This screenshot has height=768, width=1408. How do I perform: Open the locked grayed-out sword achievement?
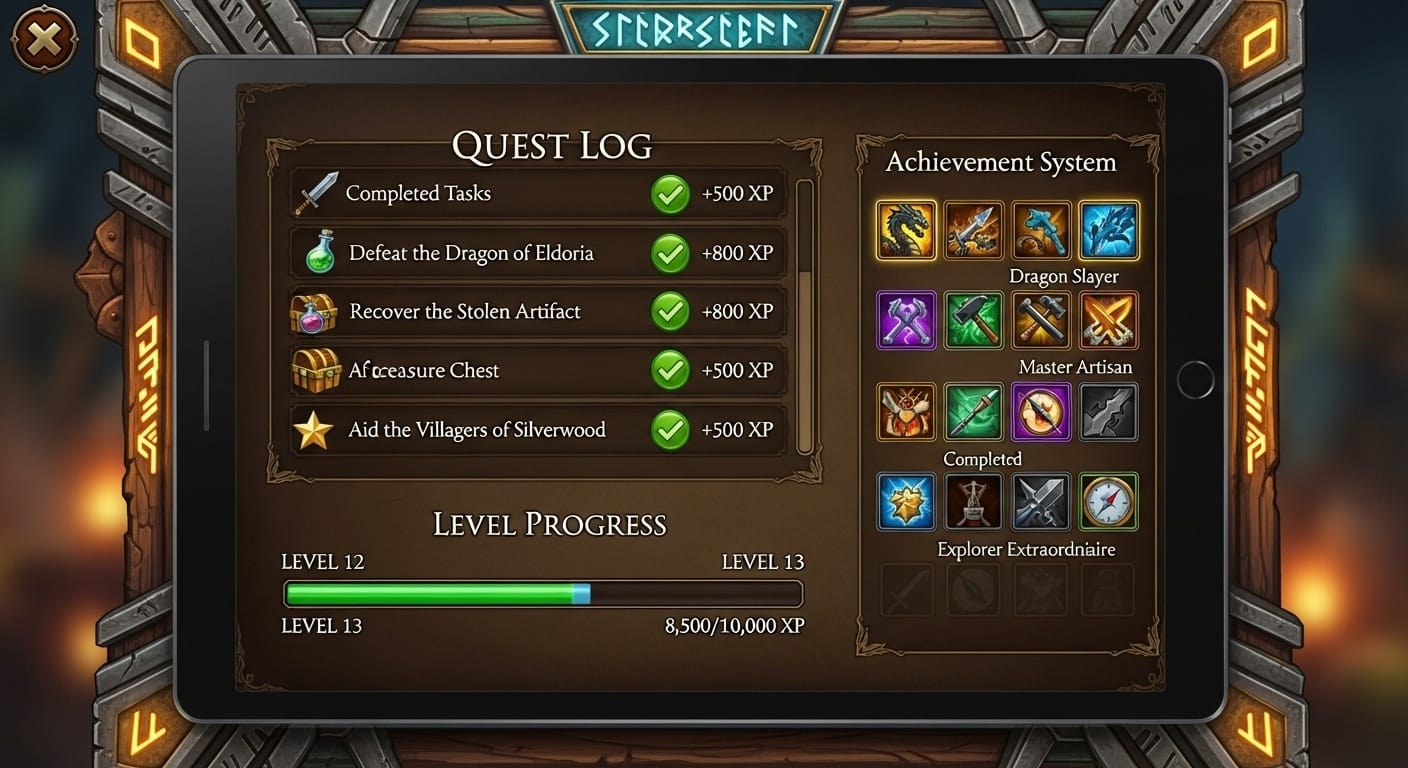click(x=905, y=590)
